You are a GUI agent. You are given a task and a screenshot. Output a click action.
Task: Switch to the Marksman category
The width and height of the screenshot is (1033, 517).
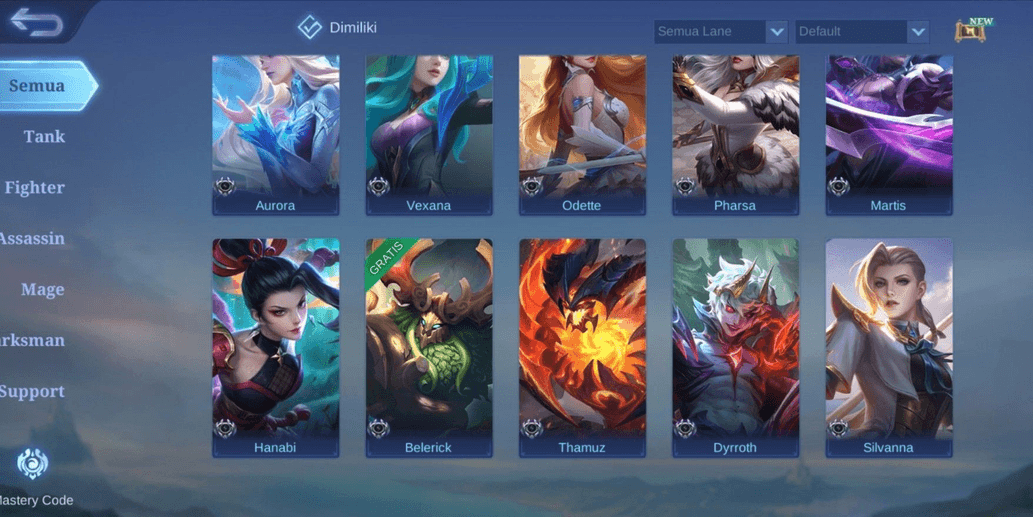(x=33, y=341)
